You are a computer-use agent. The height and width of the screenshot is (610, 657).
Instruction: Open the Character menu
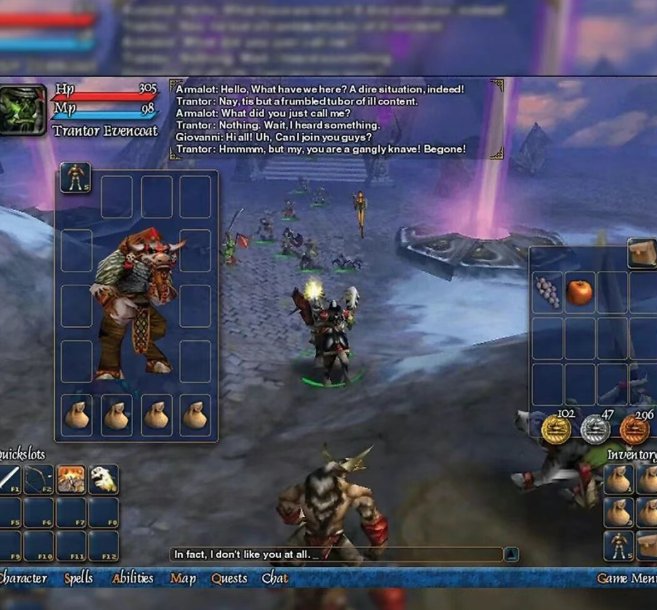(23, 578)
